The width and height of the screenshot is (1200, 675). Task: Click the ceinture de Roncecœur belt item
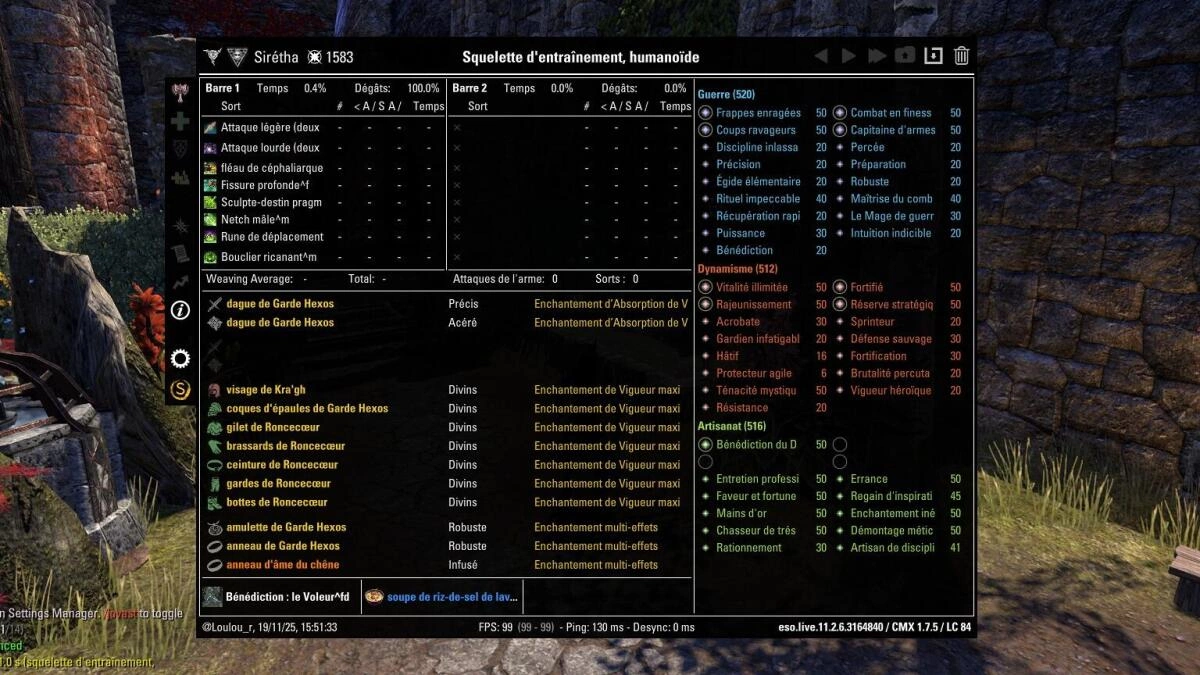click(x=282, y=465)
